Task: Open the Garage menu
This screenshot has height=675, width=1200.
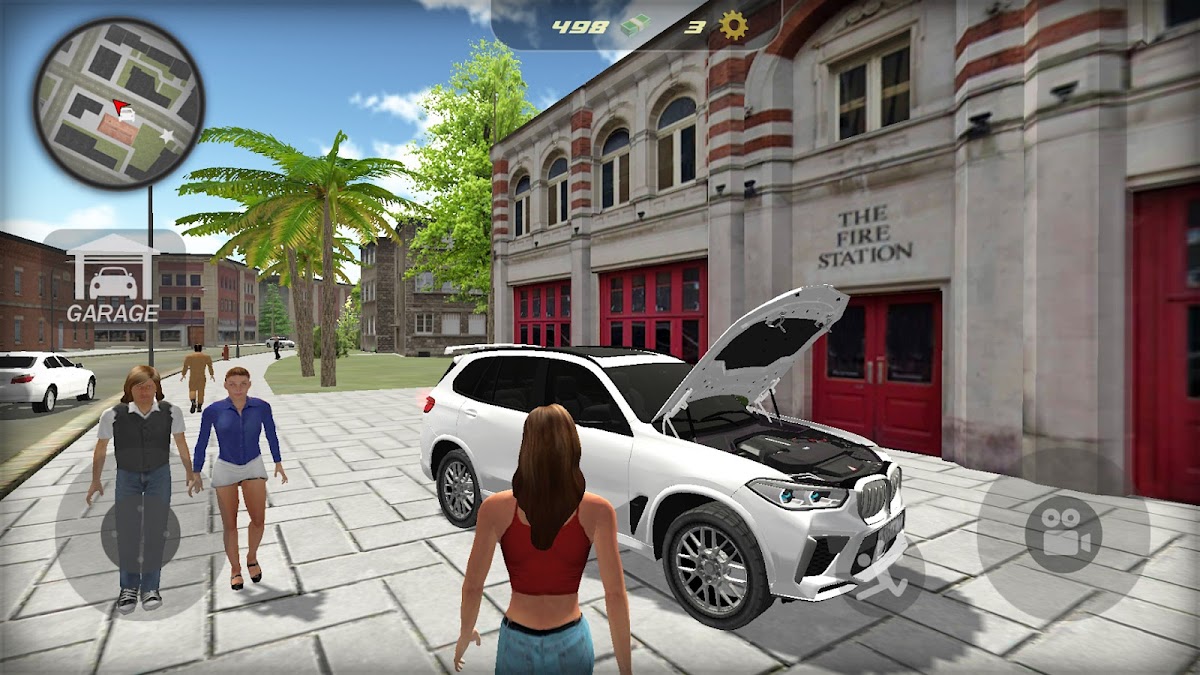Action: [x=113, y=279]
